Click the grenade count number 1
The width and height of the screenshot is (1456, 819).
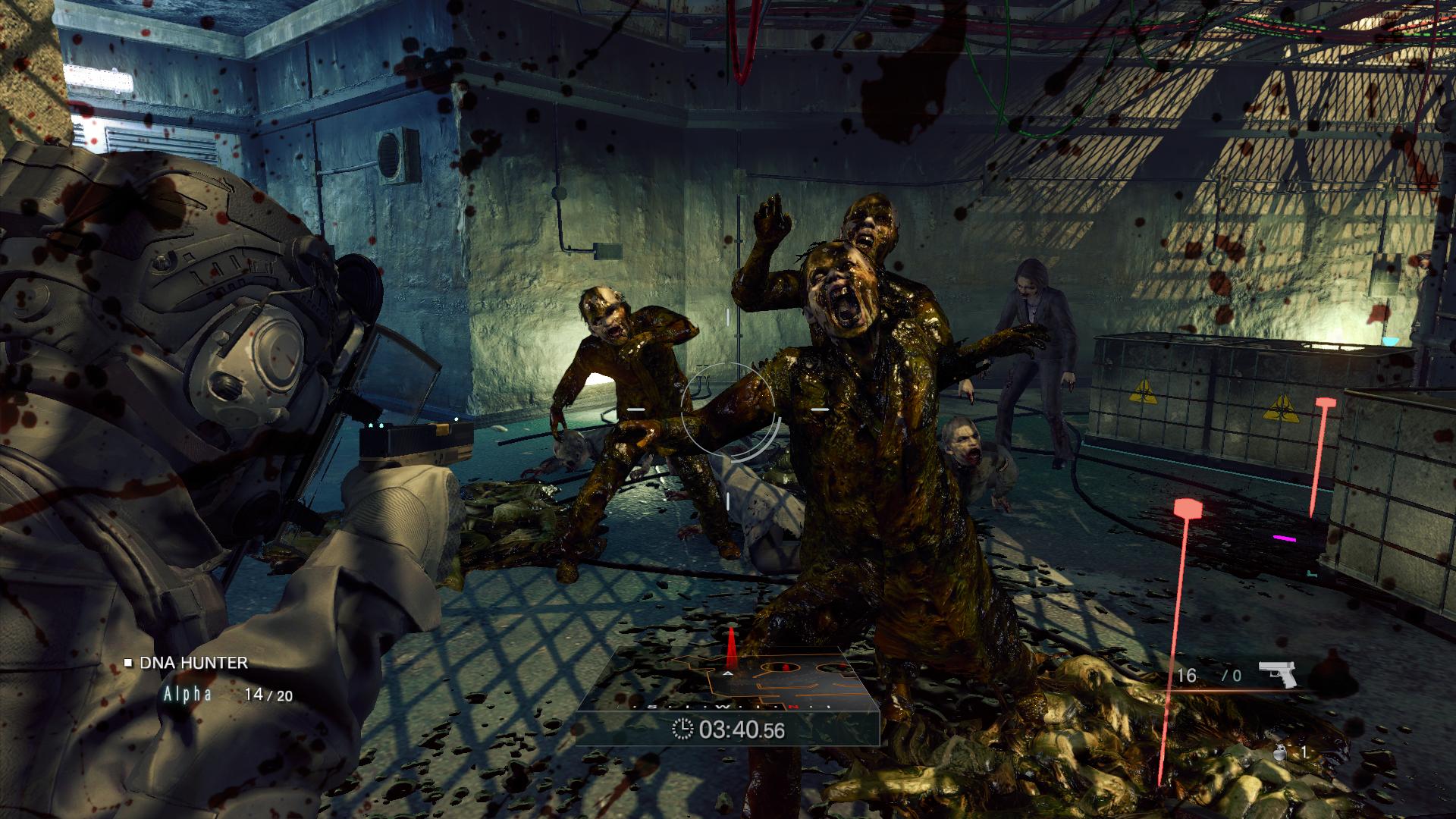(1304, 753)
